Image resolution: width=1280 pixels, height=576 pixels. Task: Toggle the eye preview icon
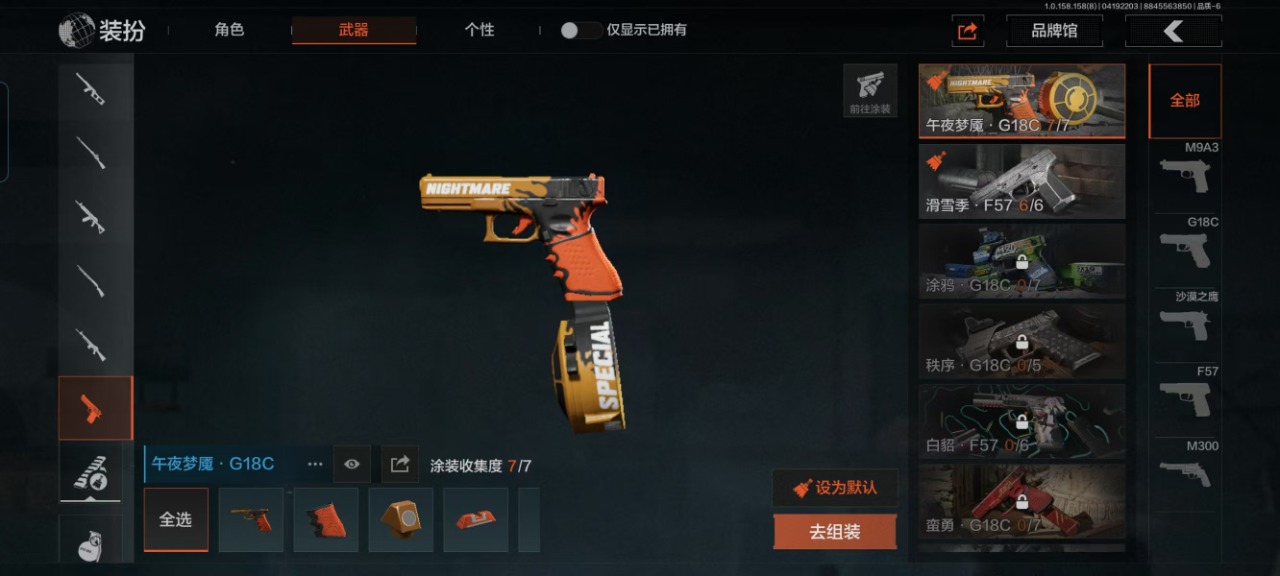(351, 464)
